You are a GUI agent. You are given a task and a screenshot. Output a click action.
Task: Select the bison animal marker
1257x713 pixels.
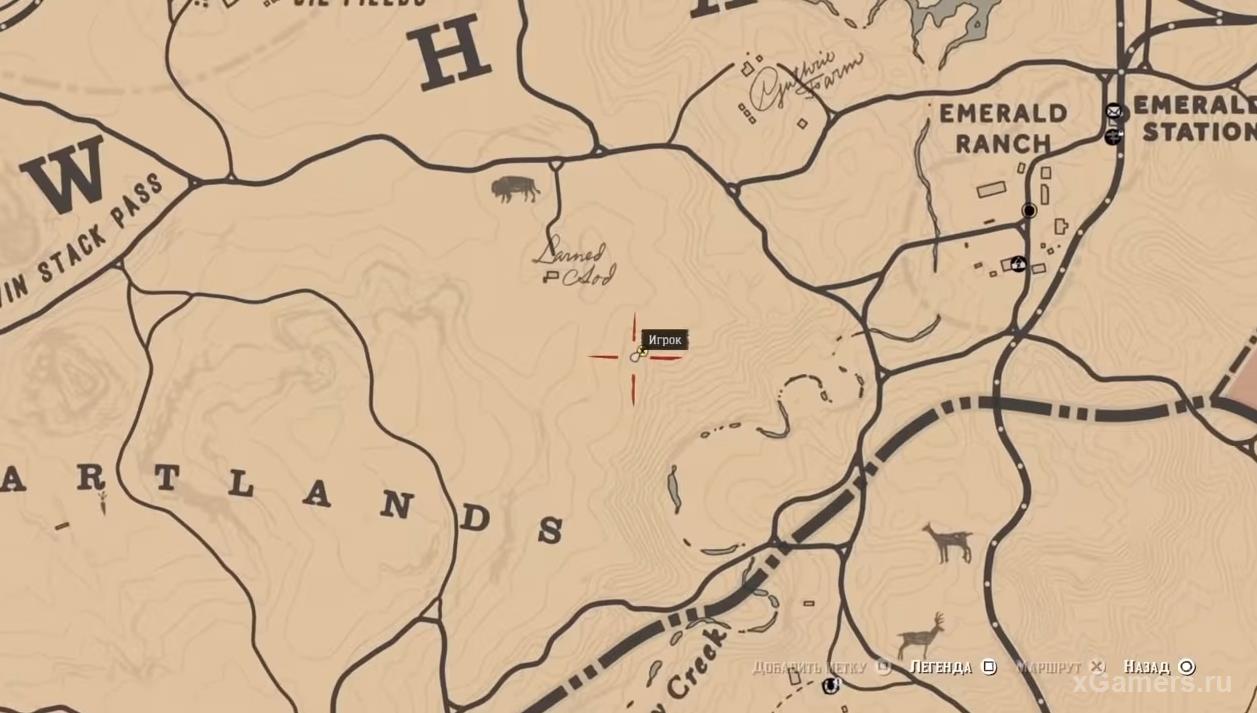click(516, 189)
